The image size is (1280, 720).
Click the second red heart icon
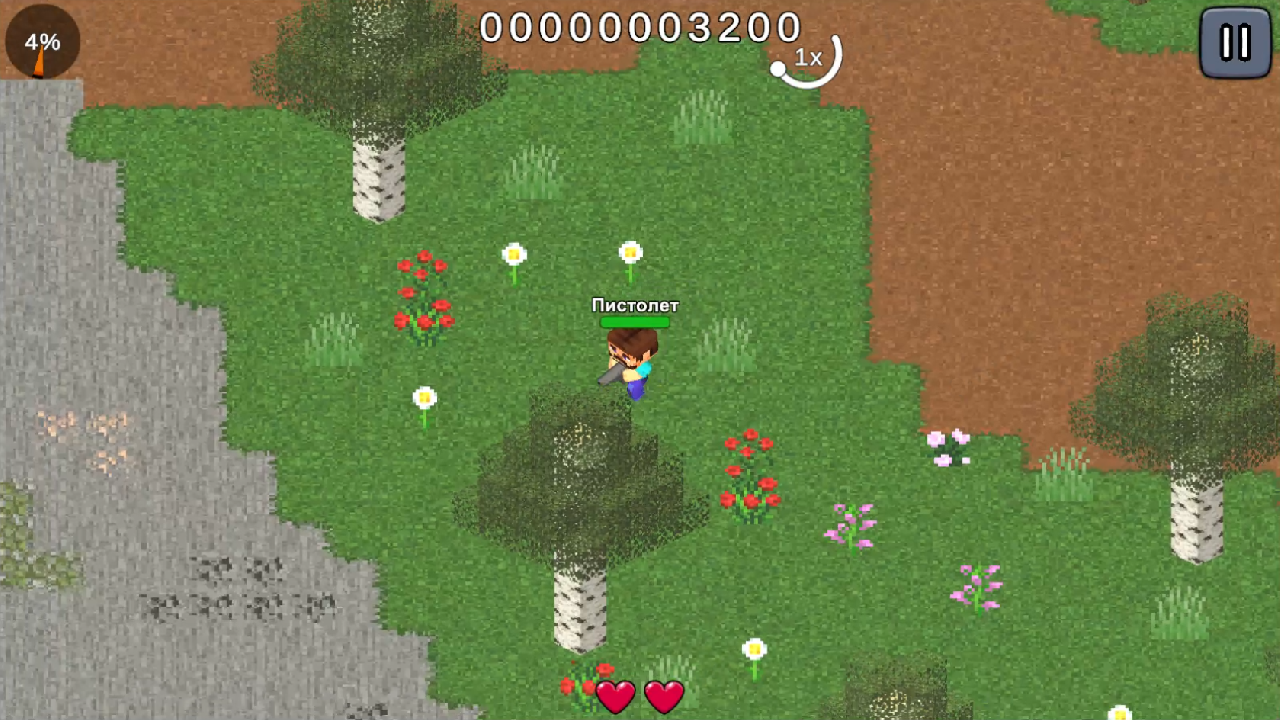coord(663,696)
